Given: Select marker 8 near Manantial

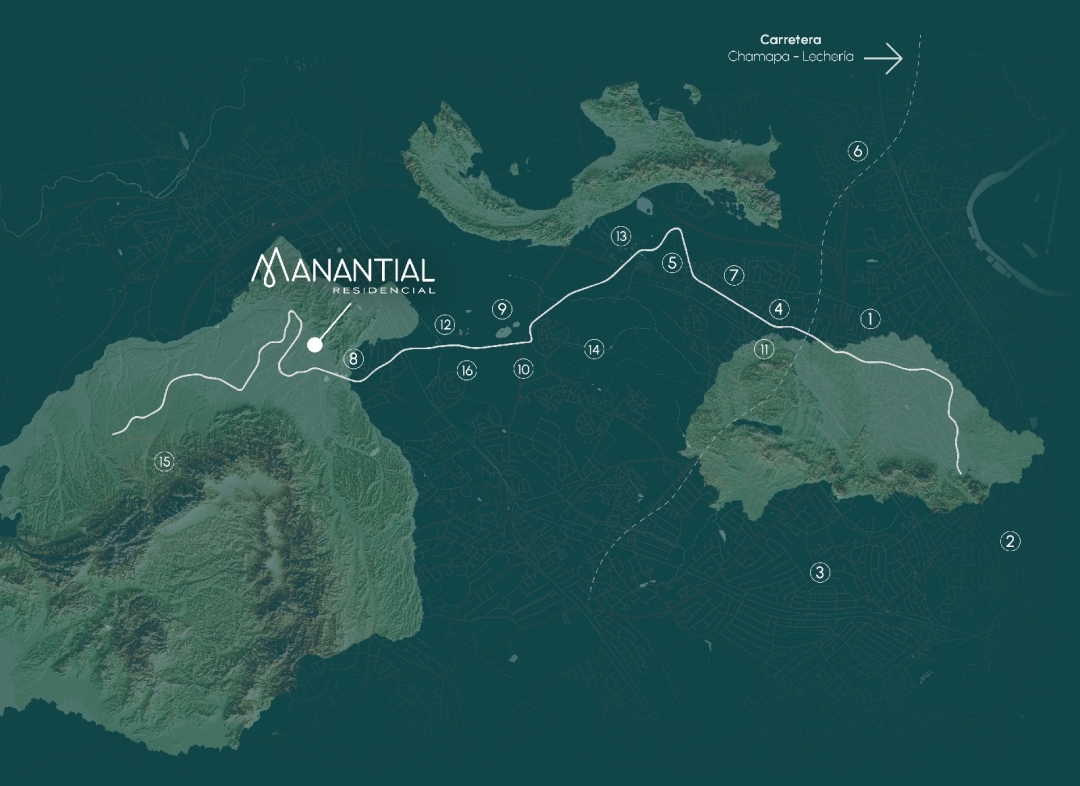Looking at the screenshot, I should pyautogui.click(x=353, y=358).
